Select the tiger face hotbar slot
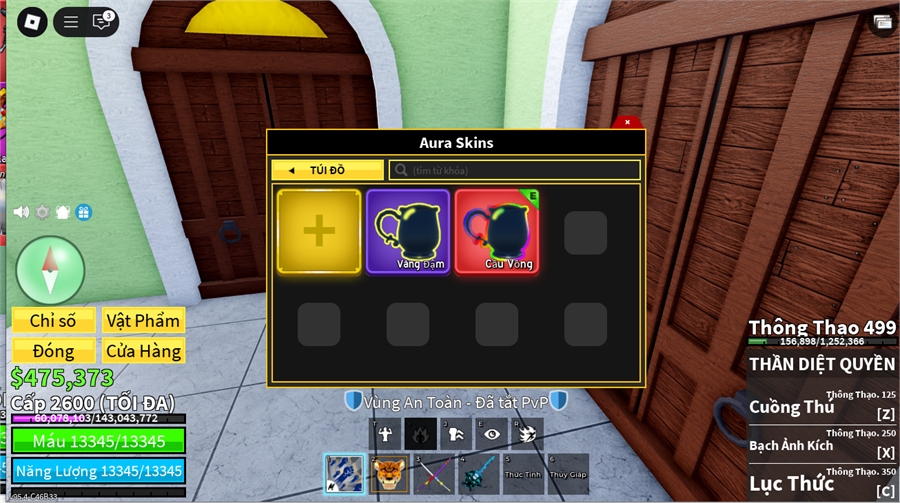The width and height of the screenshot is (900, 503). pos(389,473)
